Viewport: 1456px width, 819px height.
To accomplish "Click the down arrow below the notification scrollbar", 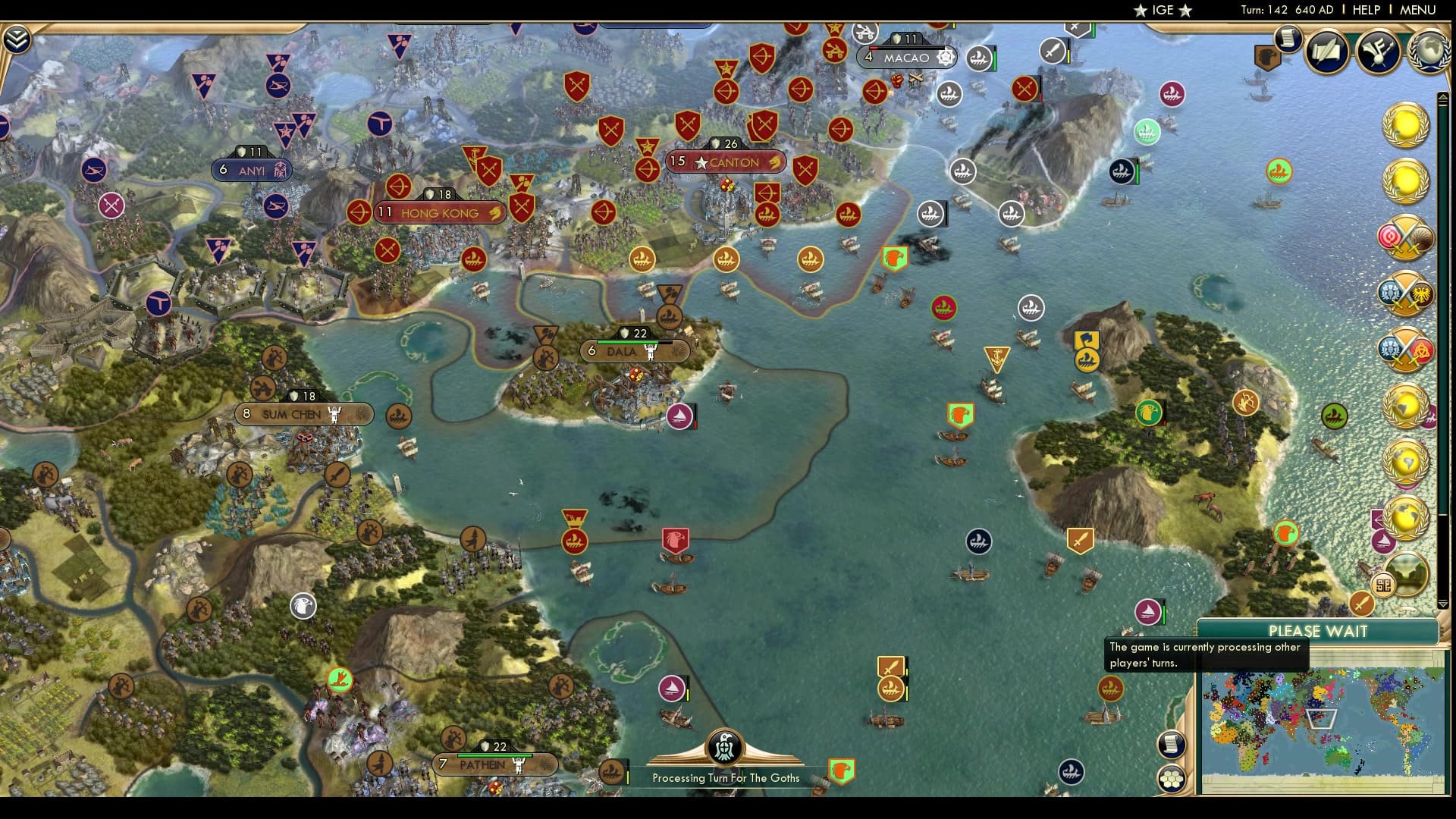I will tap(1443, 603).
